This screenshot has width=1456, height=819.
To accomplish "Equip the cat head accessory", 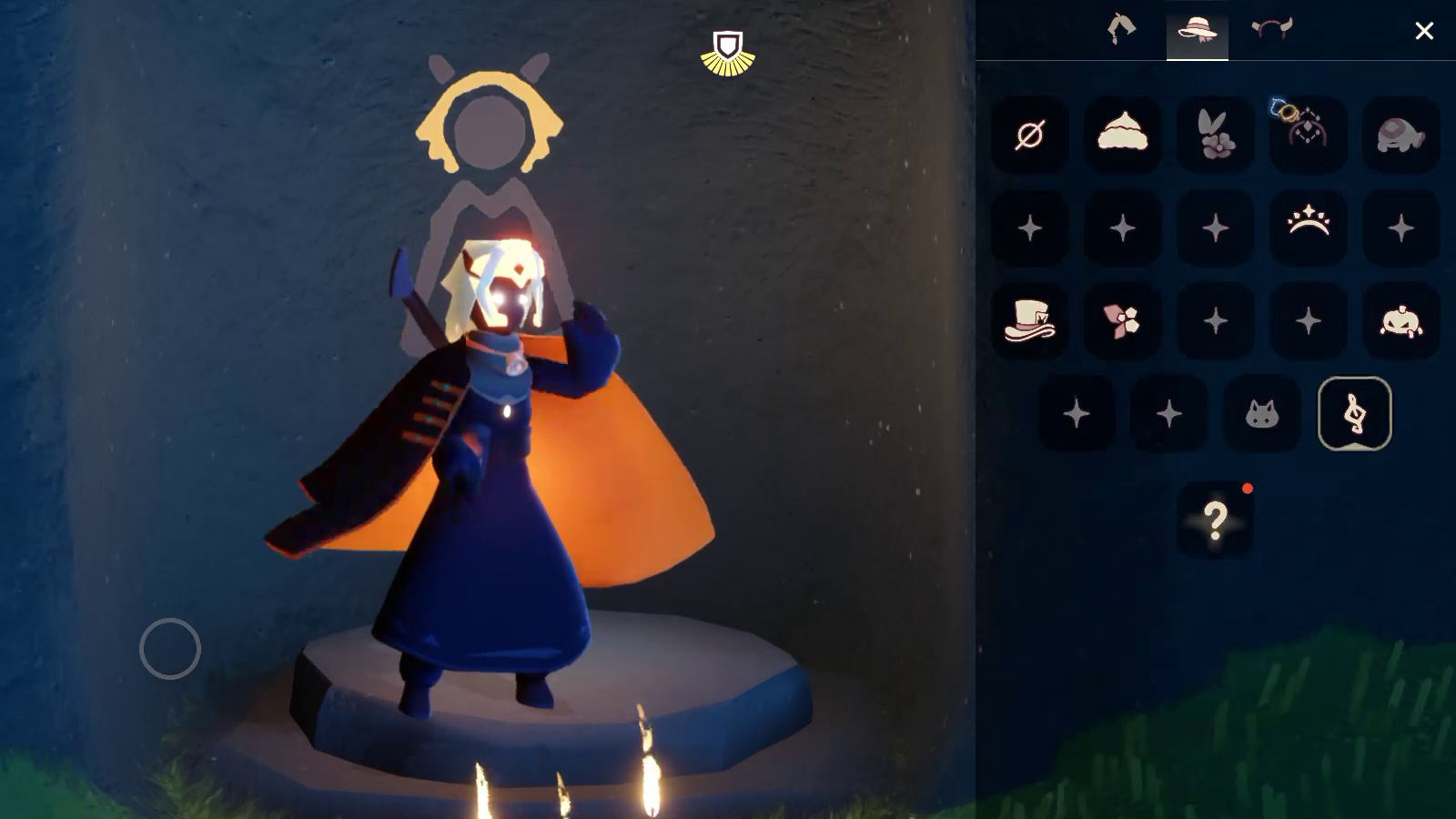I will [x=1261, y=415].
